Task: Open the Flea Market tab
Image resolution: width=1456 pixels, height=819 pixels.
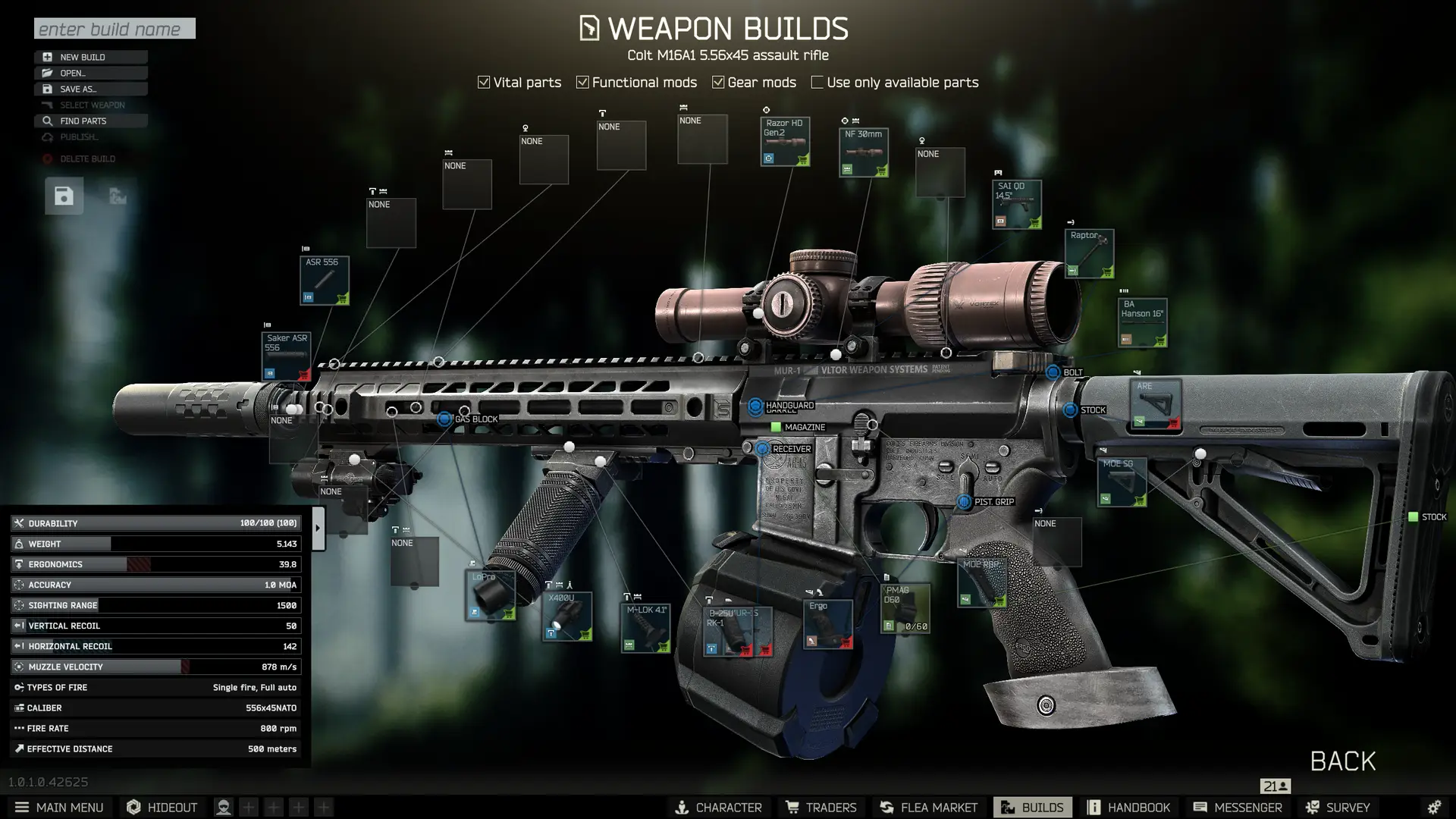Action: tap(929, 808)
